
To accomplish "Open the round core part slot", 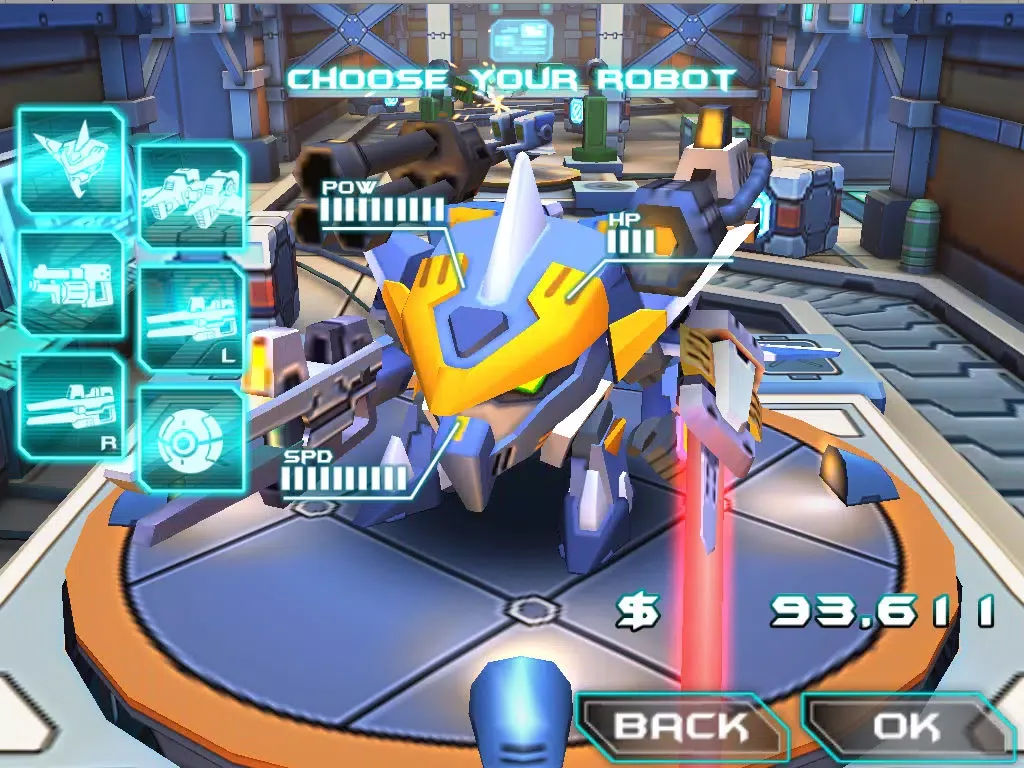I will (190, 440).
